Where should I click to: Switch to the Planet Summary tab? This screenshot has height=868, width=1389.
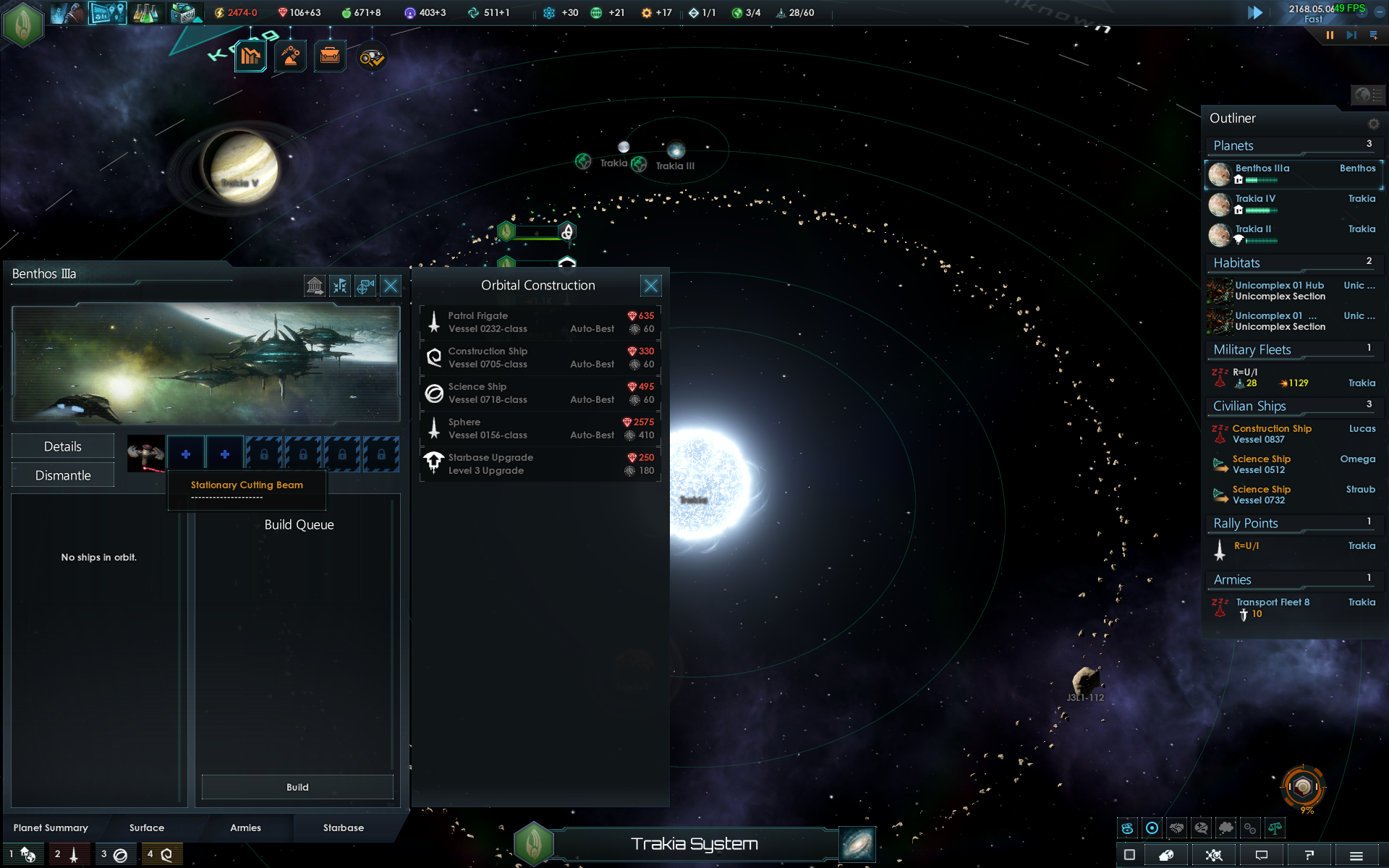coord(51,827)
